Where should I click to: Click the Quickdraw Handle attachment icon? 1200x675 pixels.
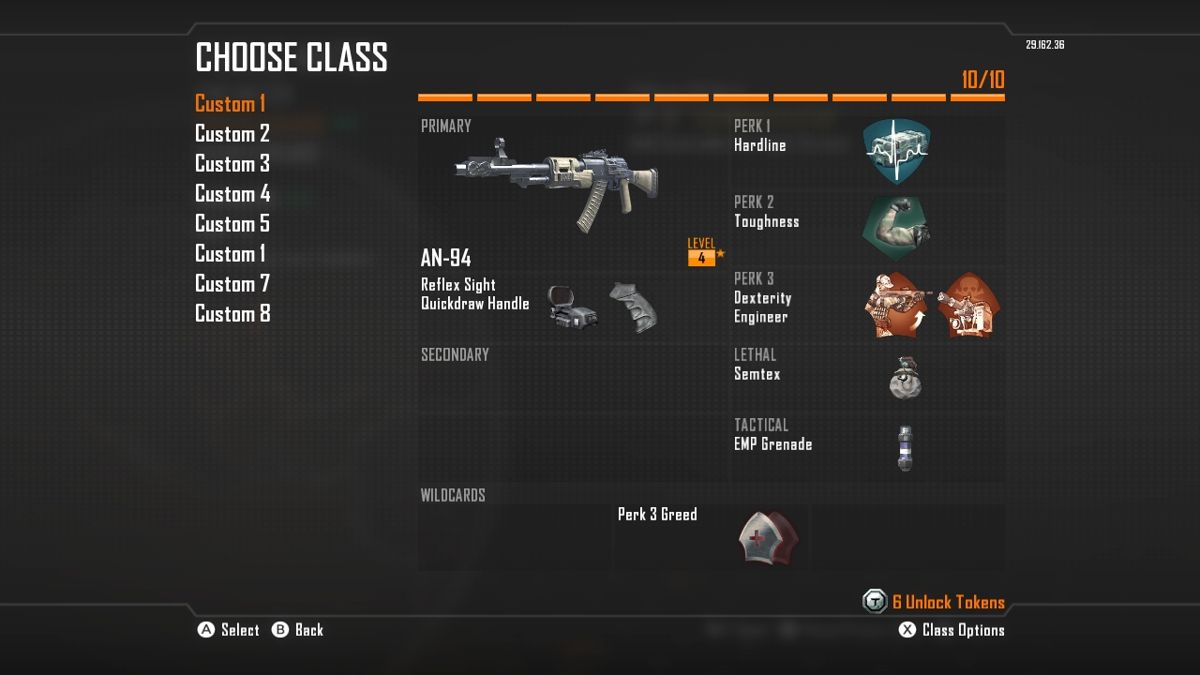633,308
